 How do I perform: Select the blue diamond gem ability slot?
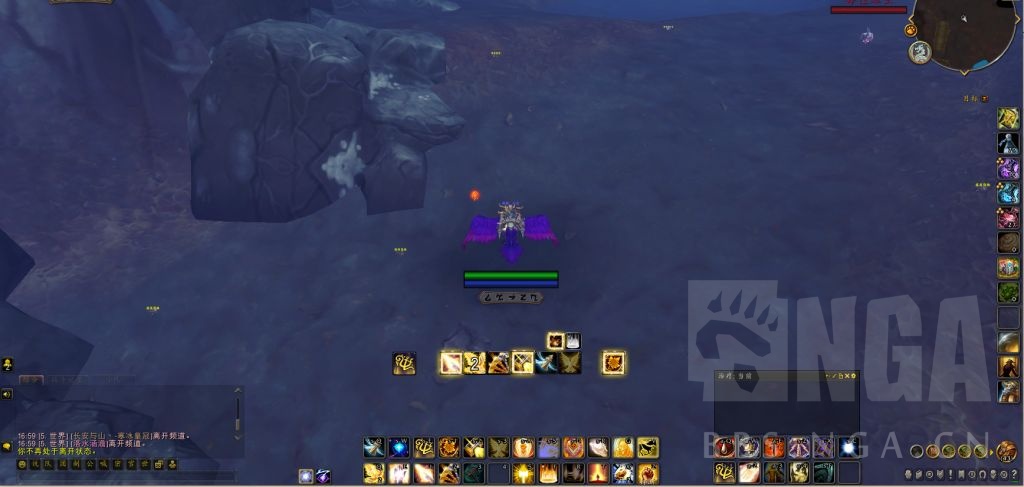397,447
